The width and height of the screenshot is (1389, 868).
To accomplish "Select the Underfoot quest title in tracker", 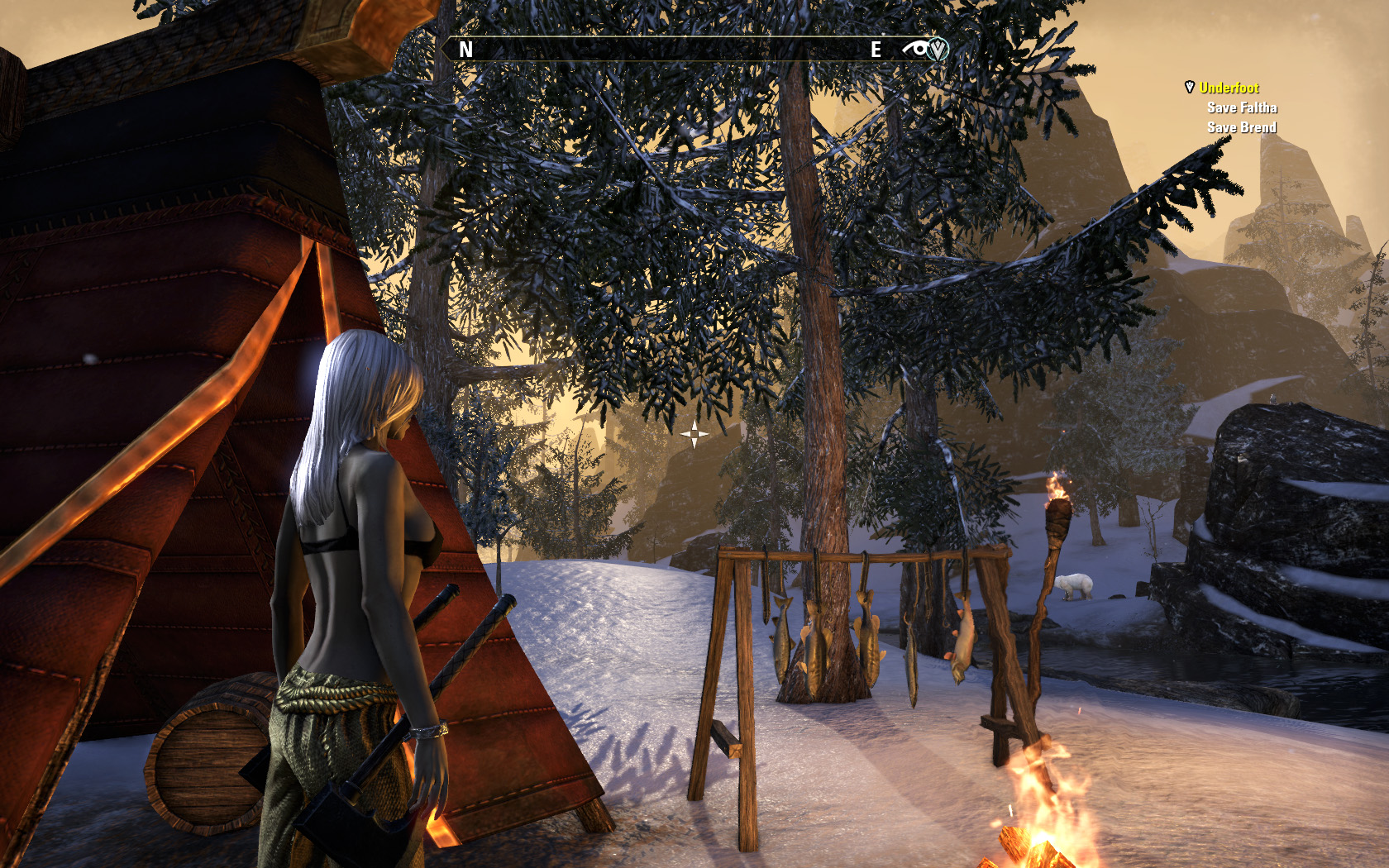I will [x=1229, y=88].
